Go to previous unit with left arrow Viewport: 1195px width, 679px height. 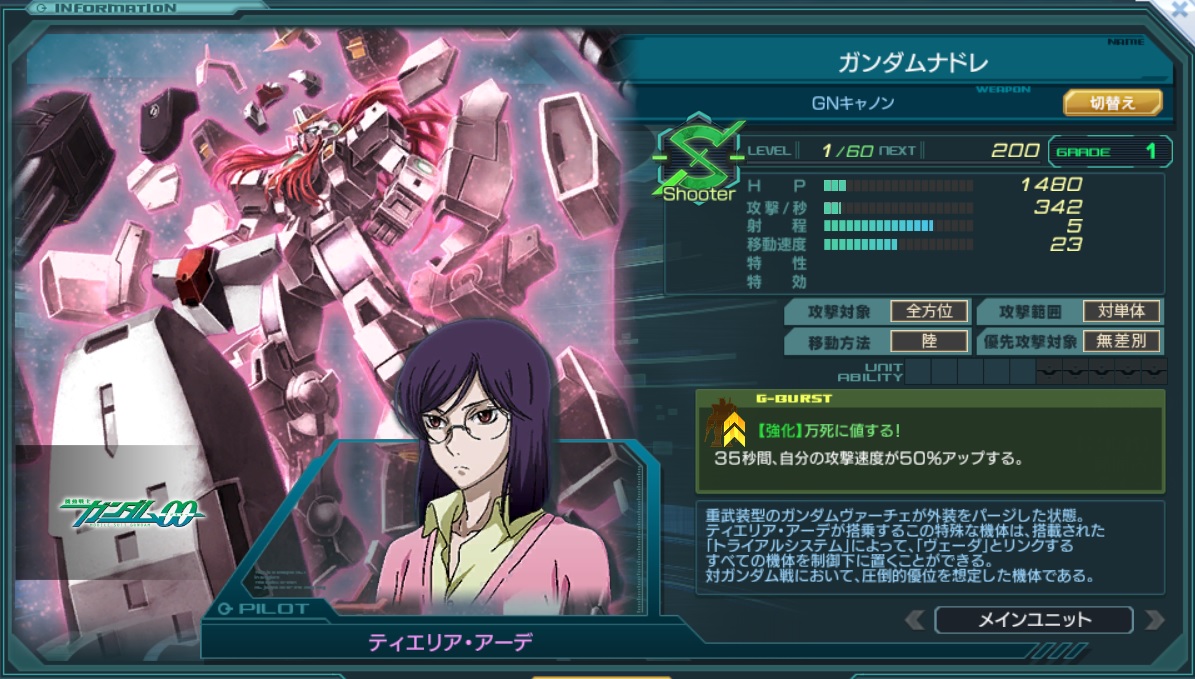point(914,620)
